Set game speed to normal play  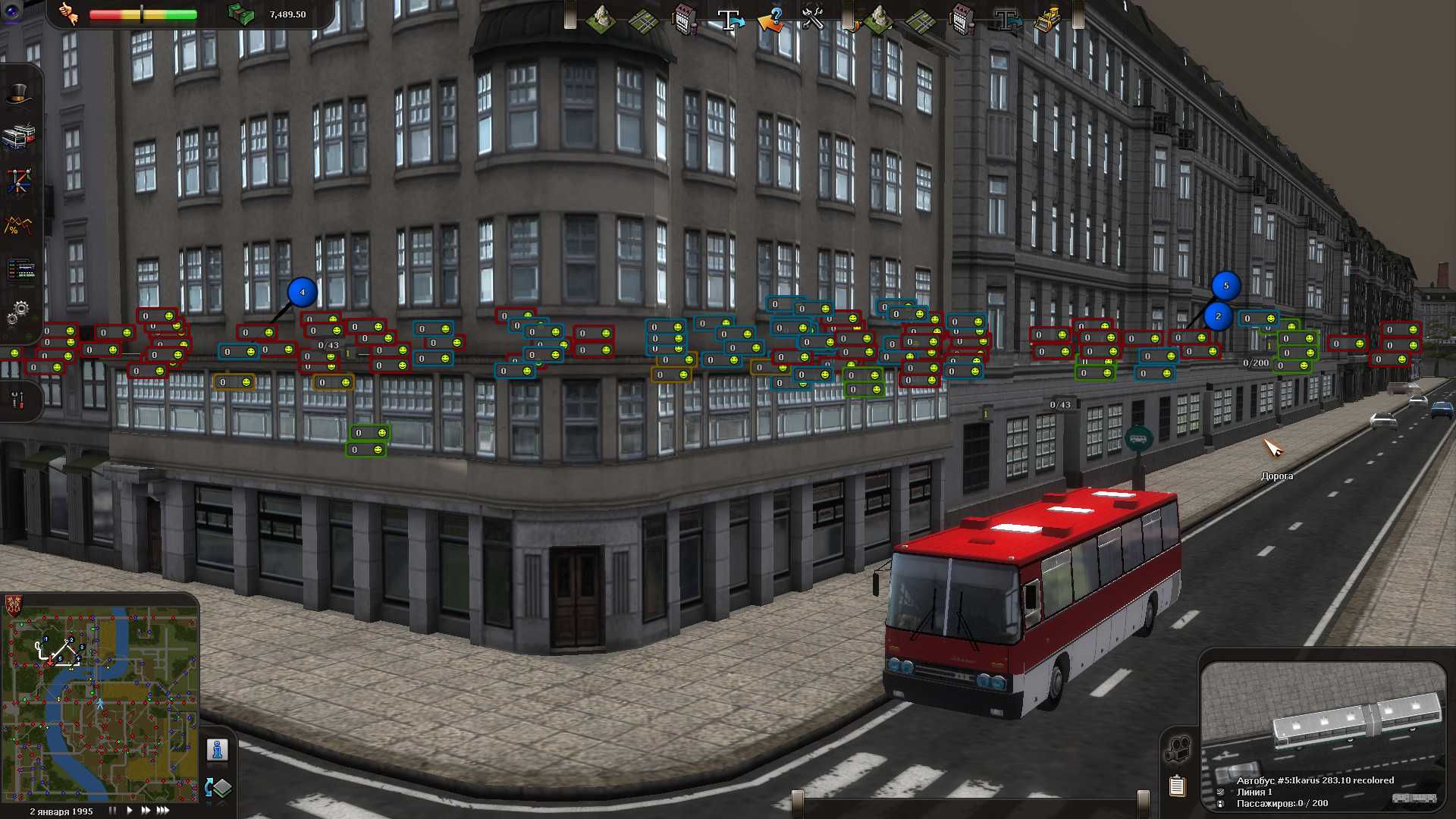129,811
